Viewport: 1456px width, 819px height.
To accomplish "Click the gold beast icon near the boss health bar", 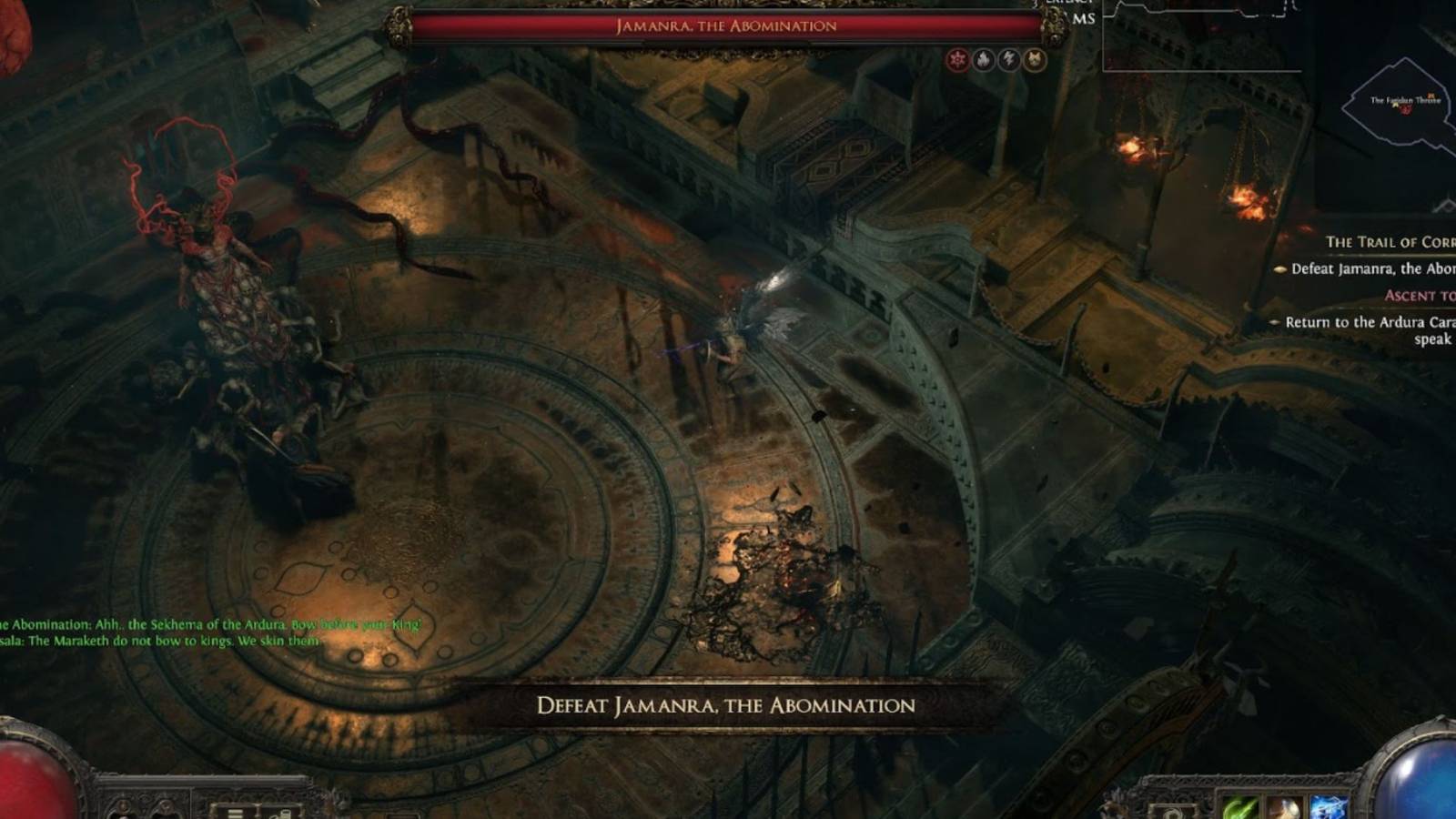I will coord(1035,59).
